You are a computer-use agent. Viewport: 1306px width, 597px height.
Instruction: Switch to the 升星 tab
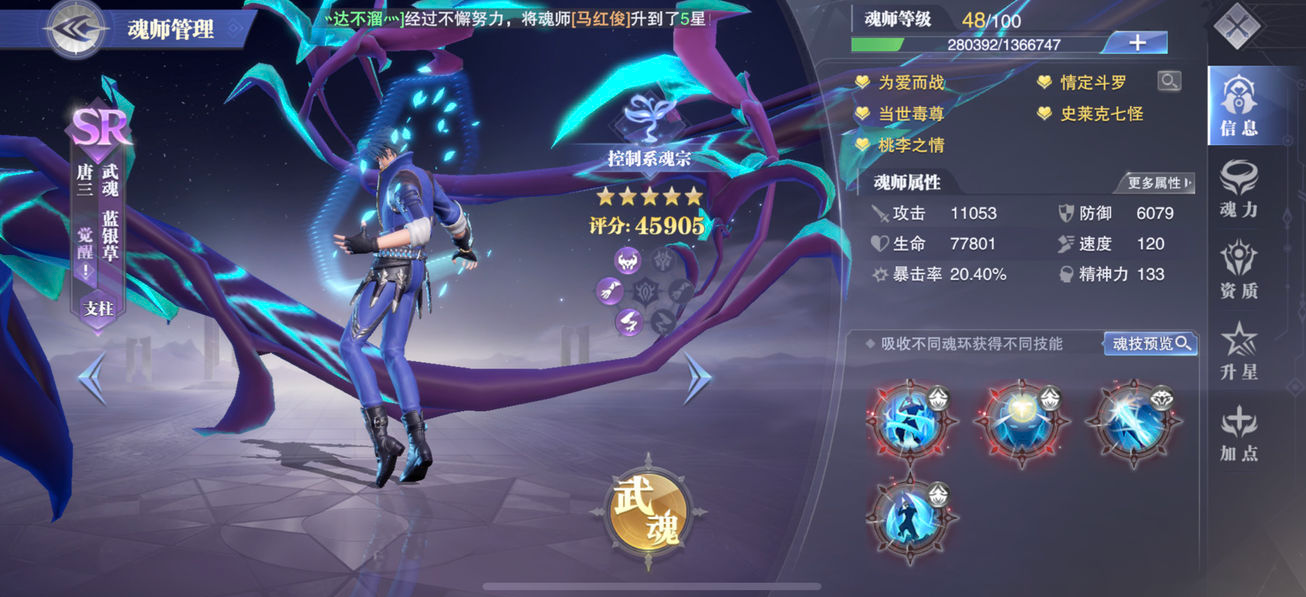(1238, 351)
